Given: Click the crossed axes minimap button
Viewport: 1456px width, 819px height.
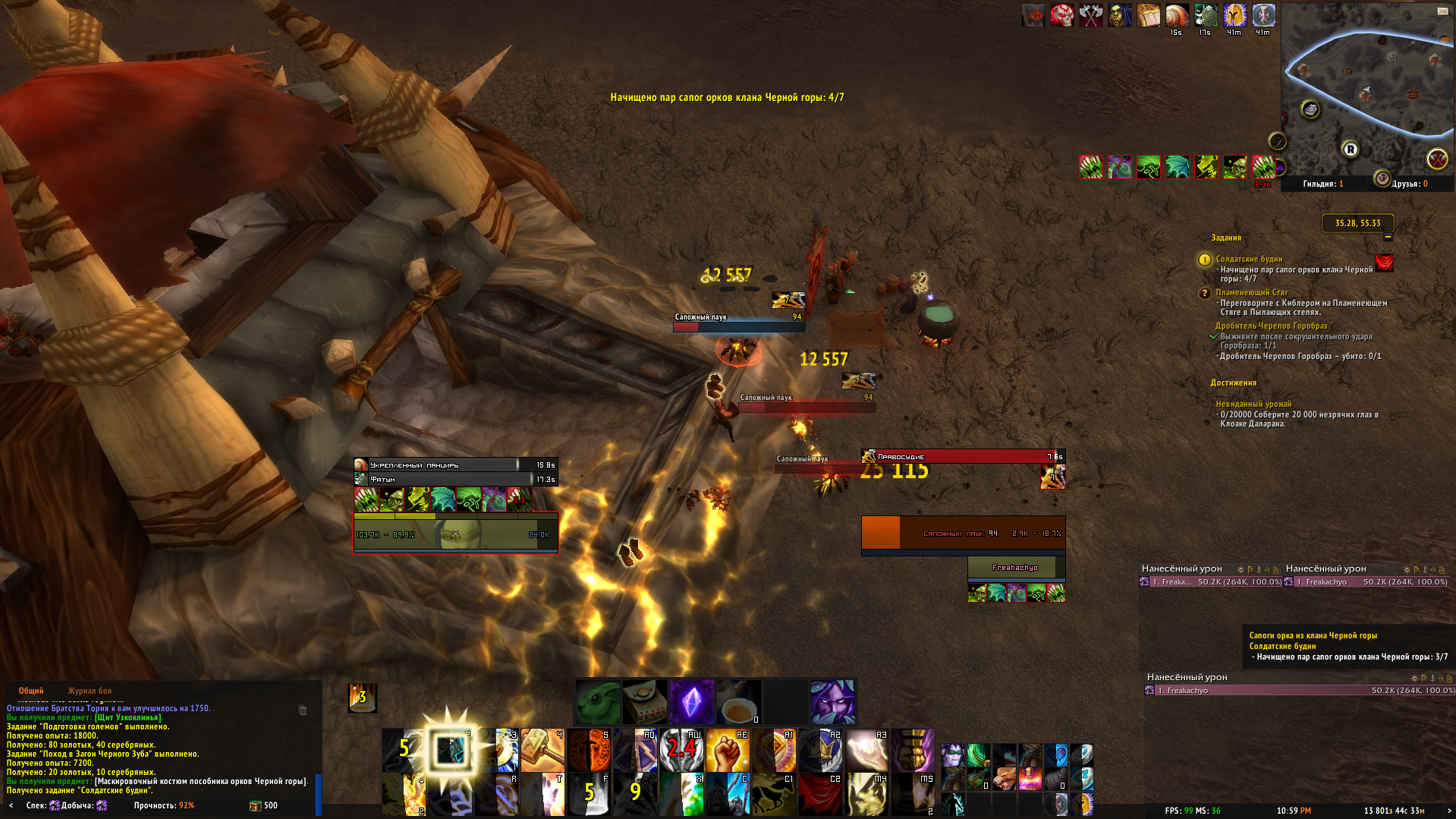Looking at the screenshot, I should coord(1436,159).
